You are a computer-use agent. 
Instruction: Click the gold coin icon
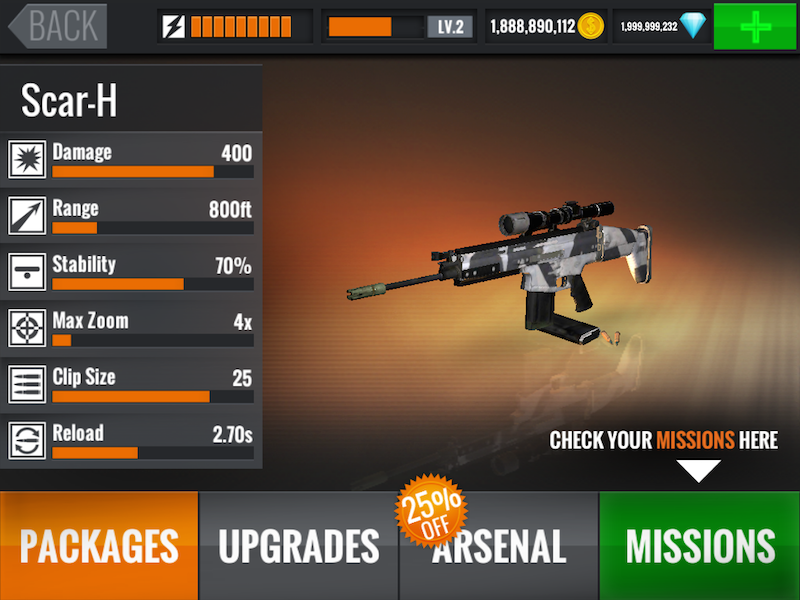[591, 26]
